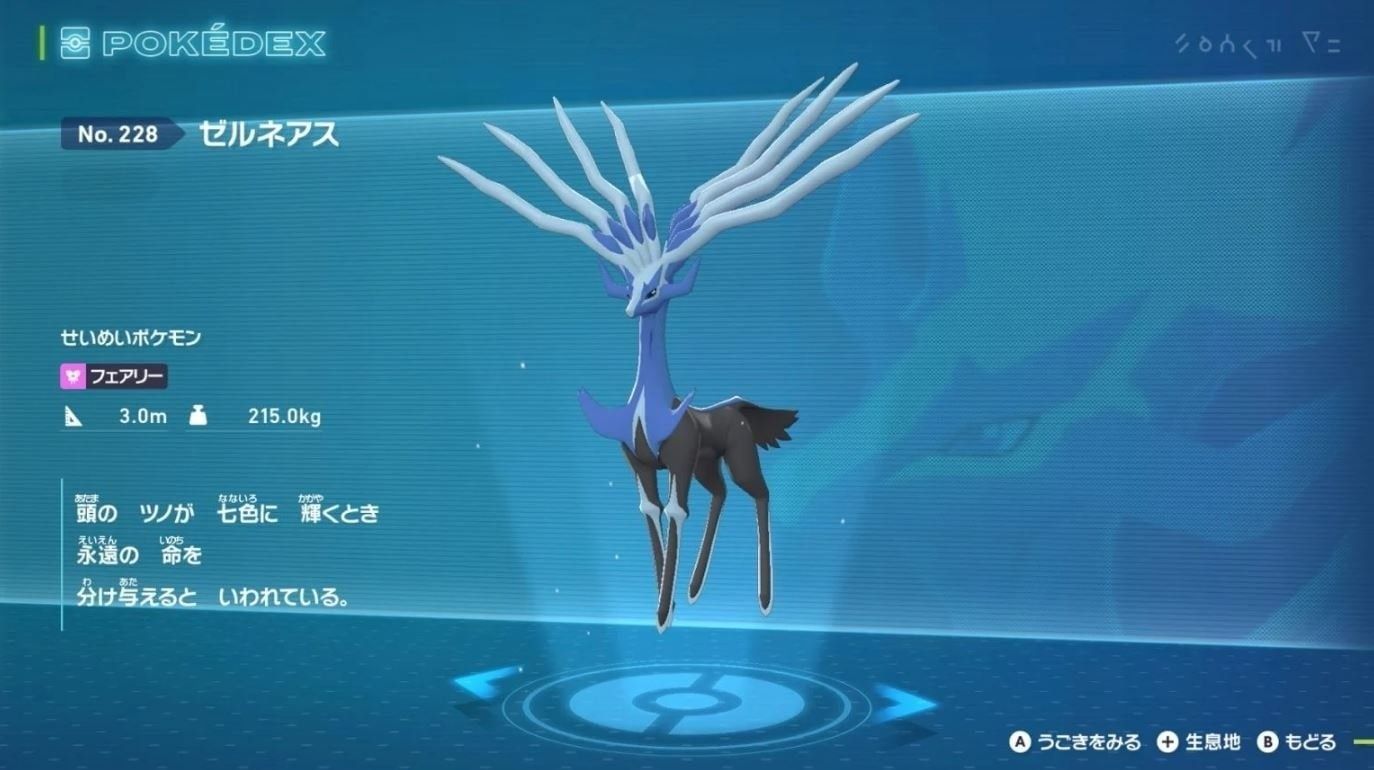Expand the glyph menu at top right
This screenshot has height=770, width=1374.
(x=1258, y=42)
